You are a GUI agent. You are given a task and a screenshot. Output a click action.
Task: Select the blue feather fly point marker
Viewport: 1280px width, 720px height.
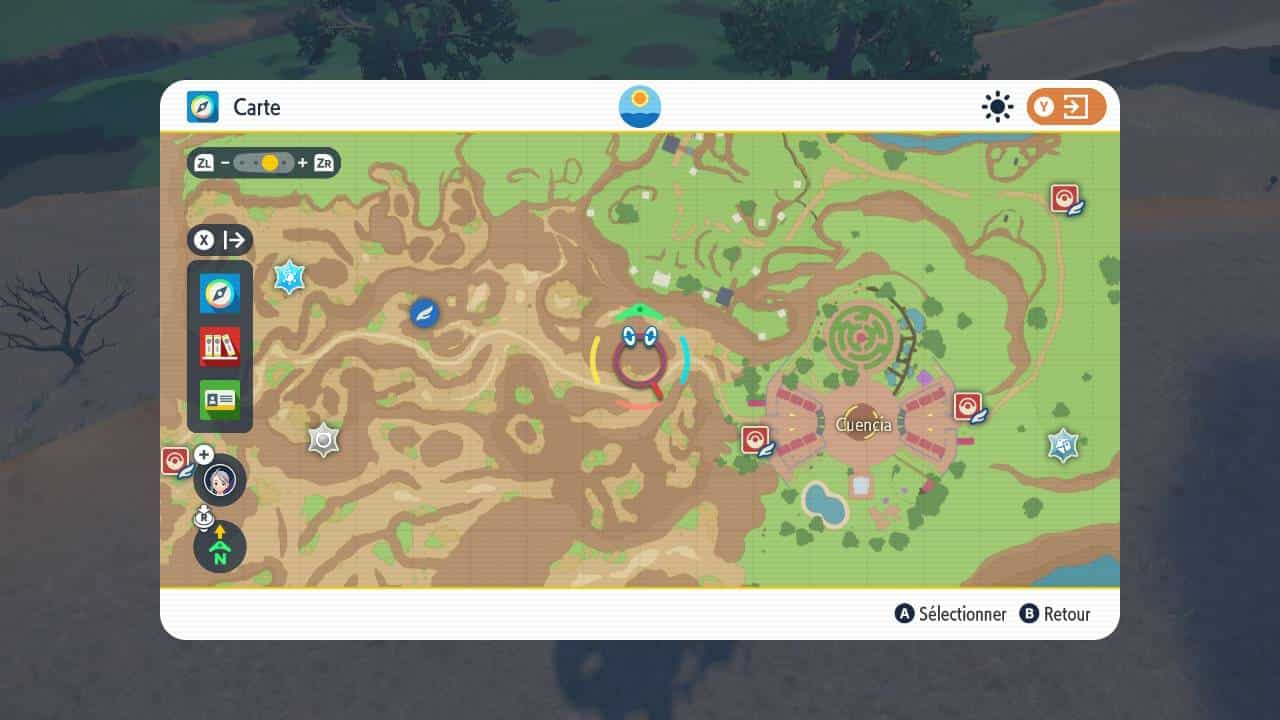click(x=425, y=313)
